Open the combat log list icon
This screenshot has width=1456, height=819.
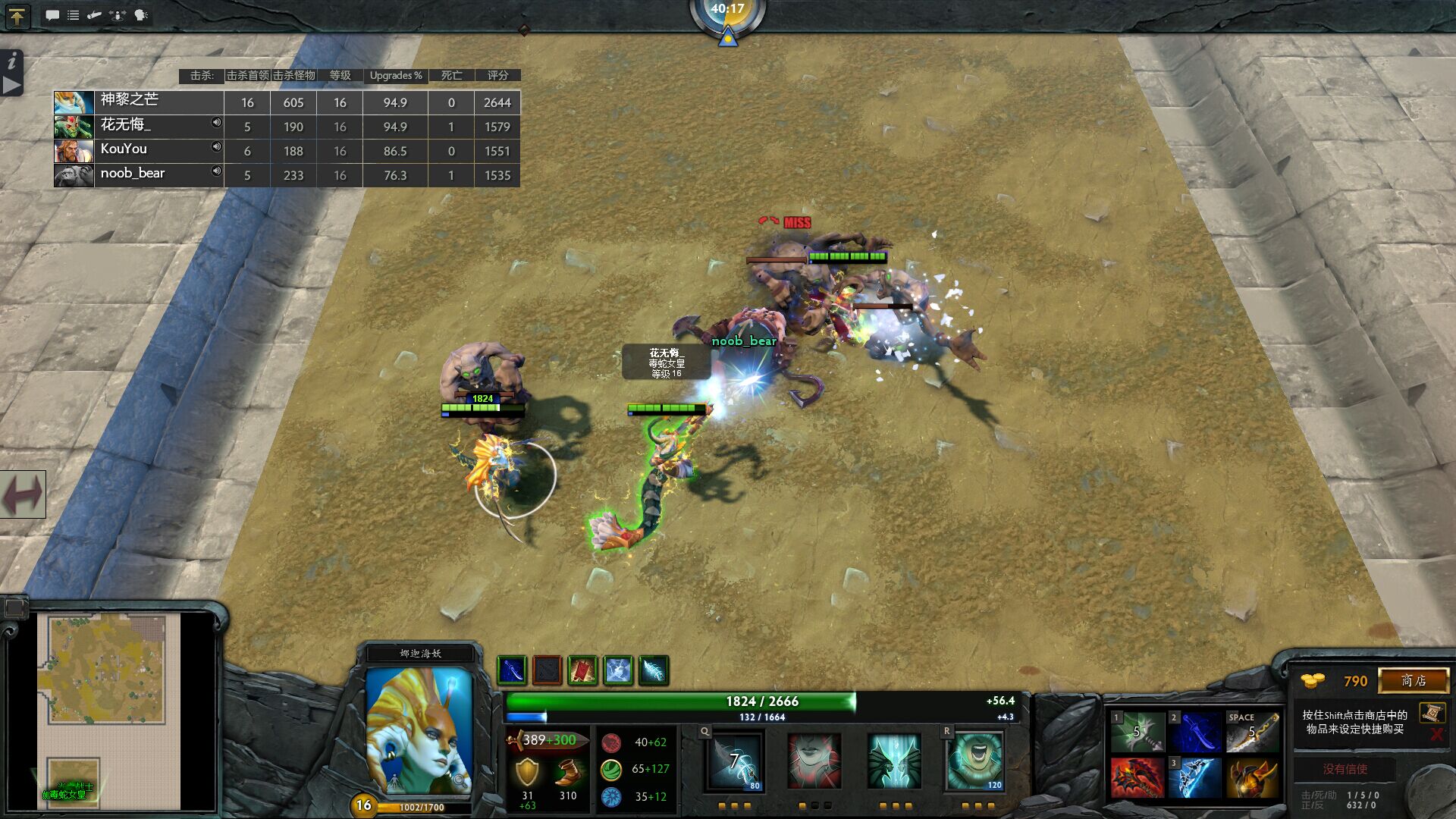click(74, 15)
